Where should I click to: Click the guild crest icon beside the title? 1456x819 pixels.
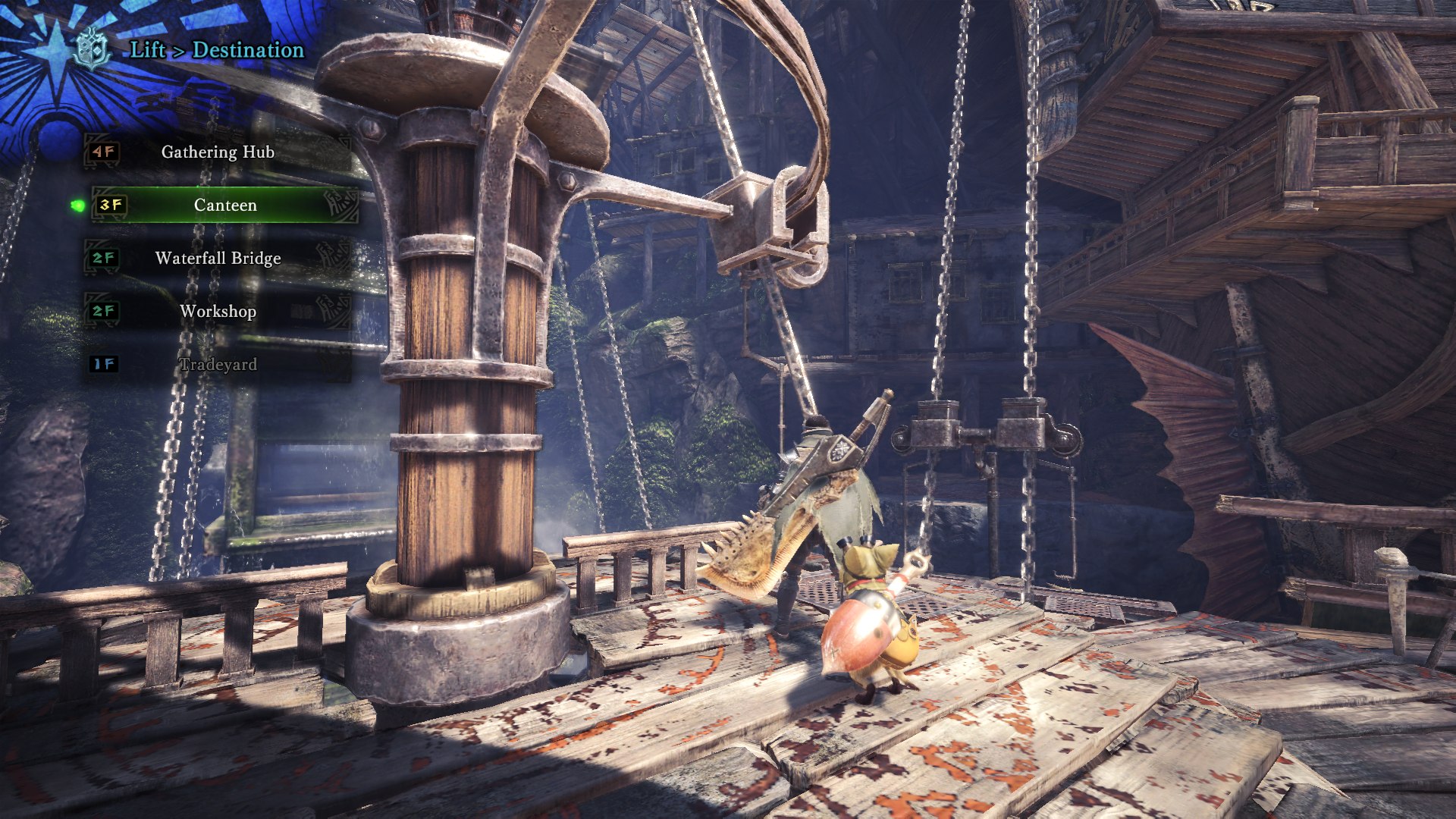[93, 49]
